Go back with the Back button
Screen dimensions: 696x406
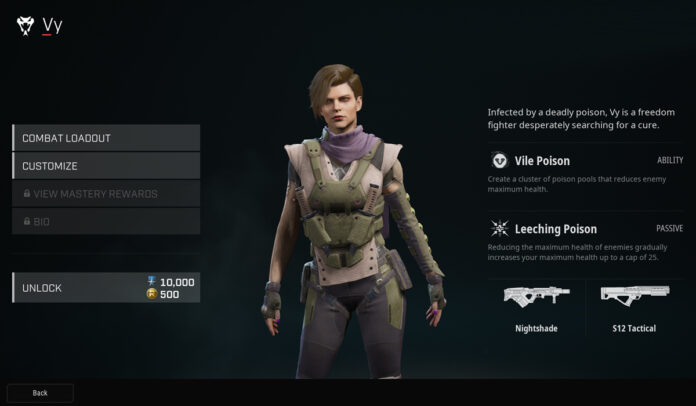[40, 393]
